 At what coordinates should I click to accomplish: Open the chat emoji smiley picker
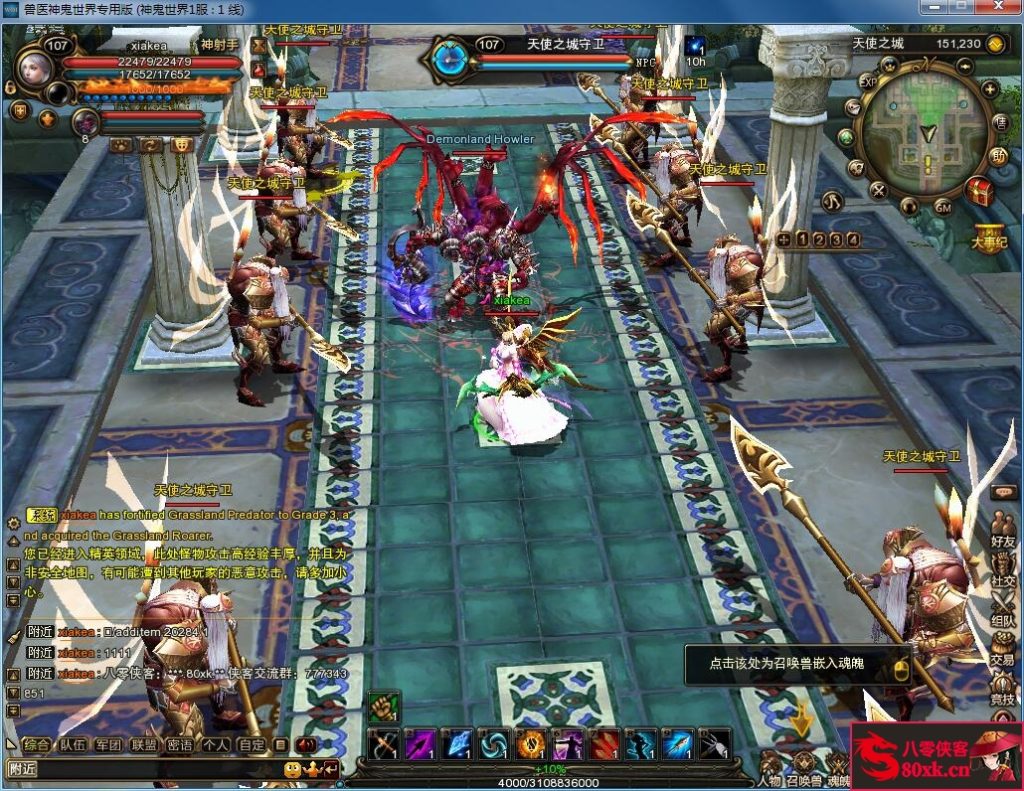pos(292,769)
